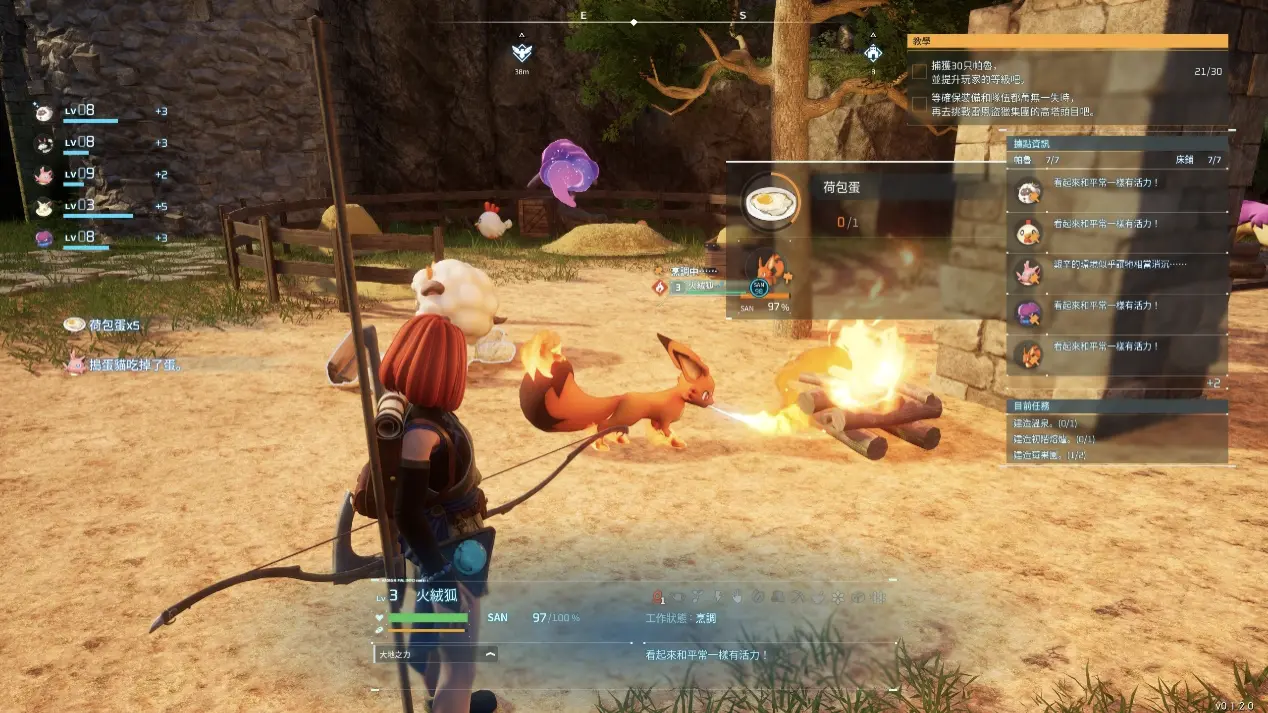Open the 目前任務 current tasks panel
The width and height of the screenshot is (1268, 713).
point(1117,407)
